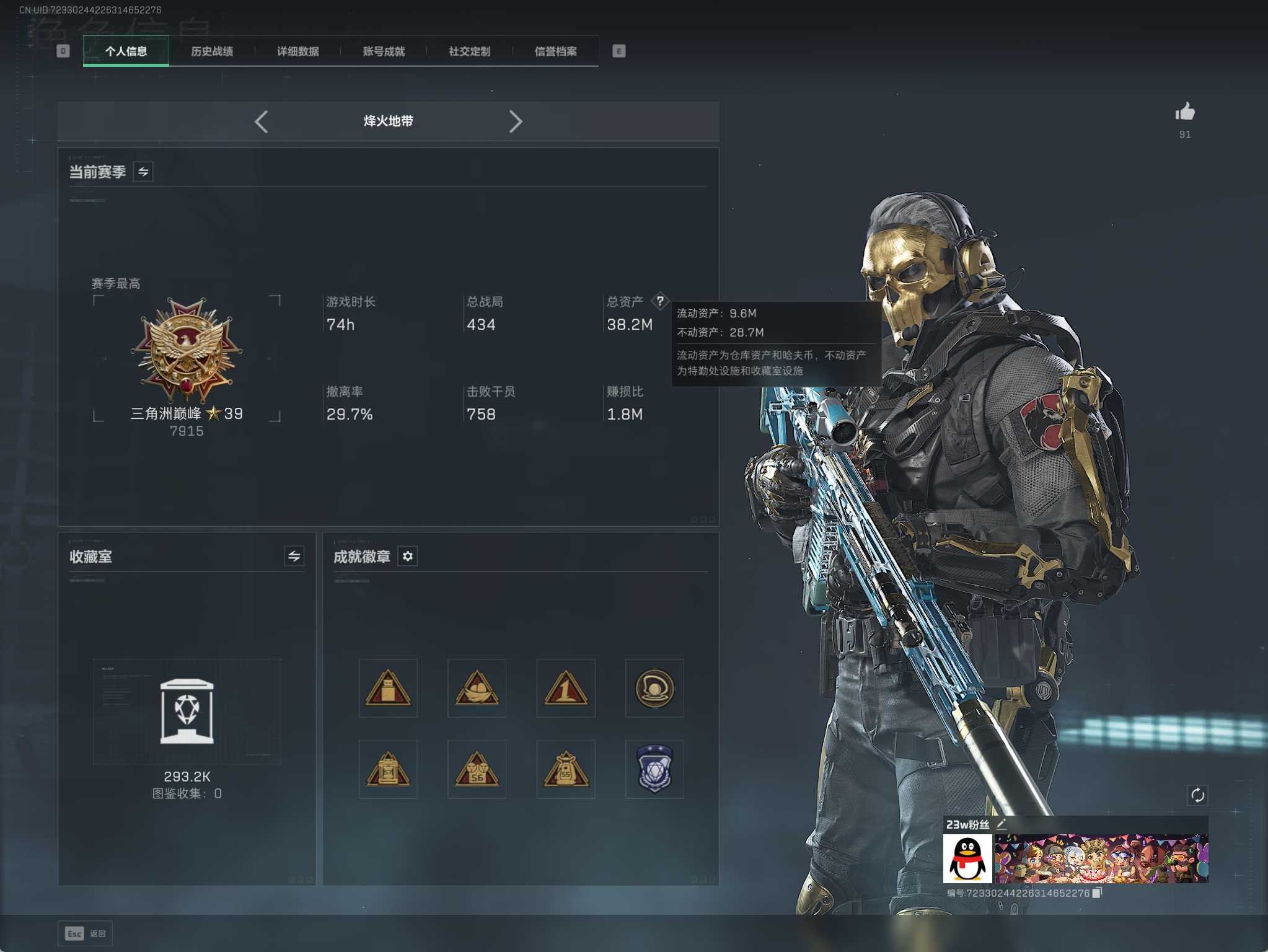Edit the 23w粉丝 name with pencil icon
The height and width of the screenshot is (952, 1268).
1002,824
